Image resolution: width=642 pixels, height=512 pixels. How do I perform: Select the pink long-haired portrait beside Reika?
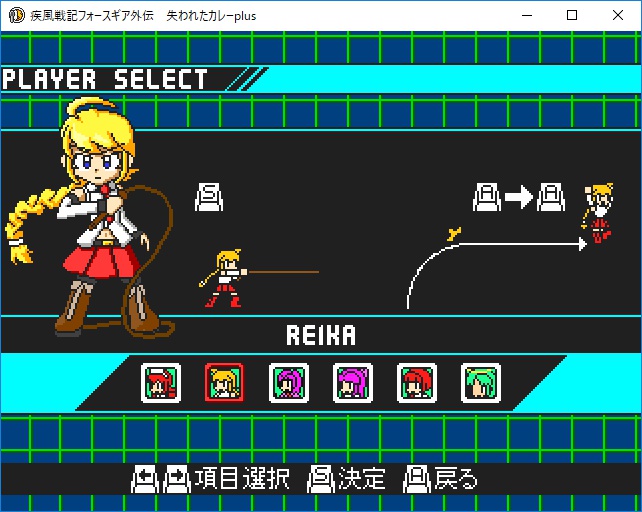point(289,382)
